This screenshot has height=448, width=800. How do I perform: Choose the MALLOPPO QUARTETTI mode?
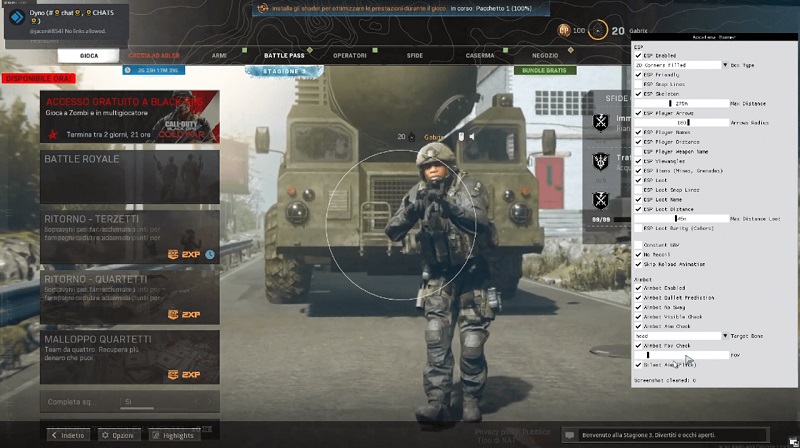tap(130, 357)
